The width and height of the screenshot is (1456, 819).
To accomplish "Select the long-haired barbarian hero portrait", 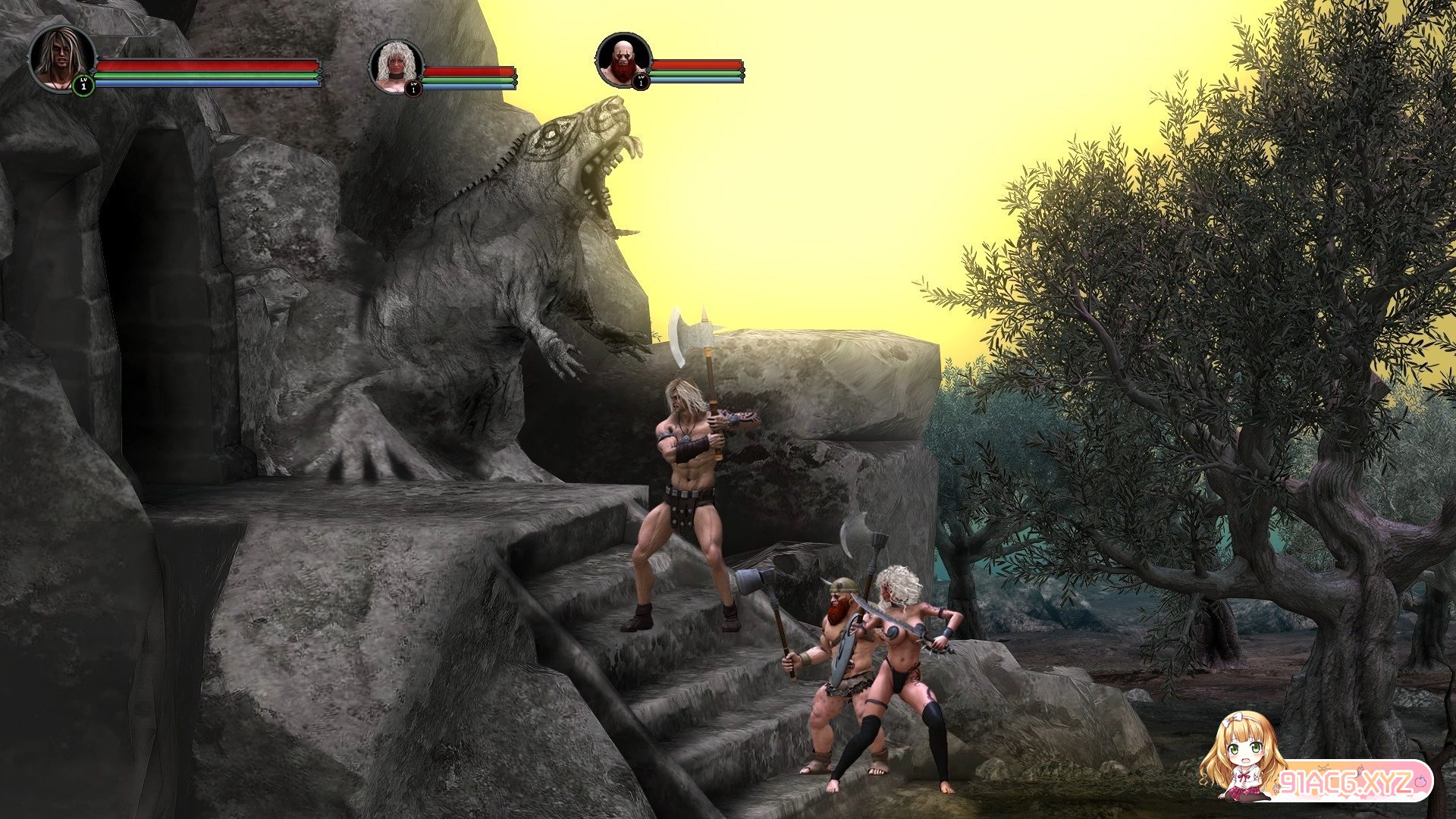I will pyautogui.click(x=62, y=58).
